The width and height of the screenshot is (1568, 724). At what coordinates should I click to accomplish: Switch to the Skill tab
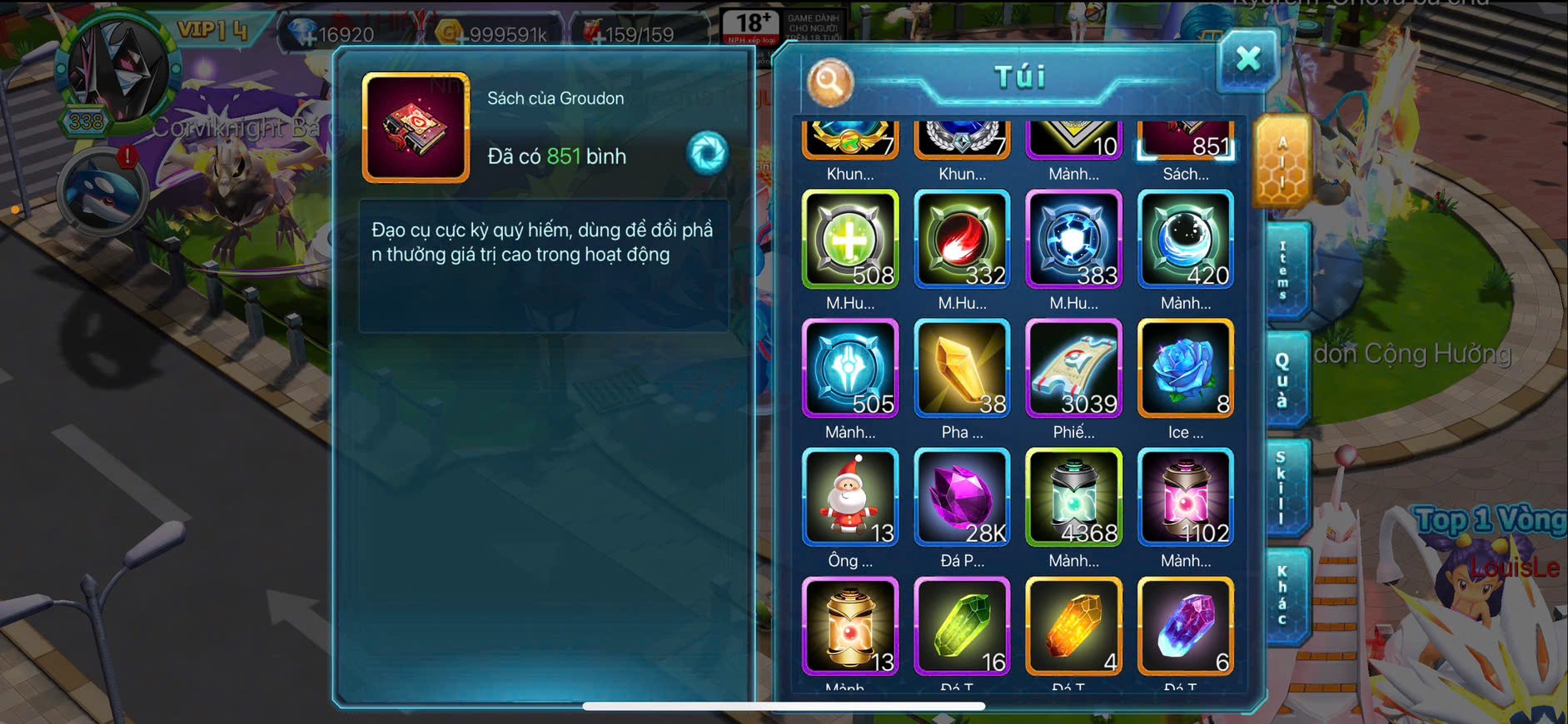coord(1282,488)
